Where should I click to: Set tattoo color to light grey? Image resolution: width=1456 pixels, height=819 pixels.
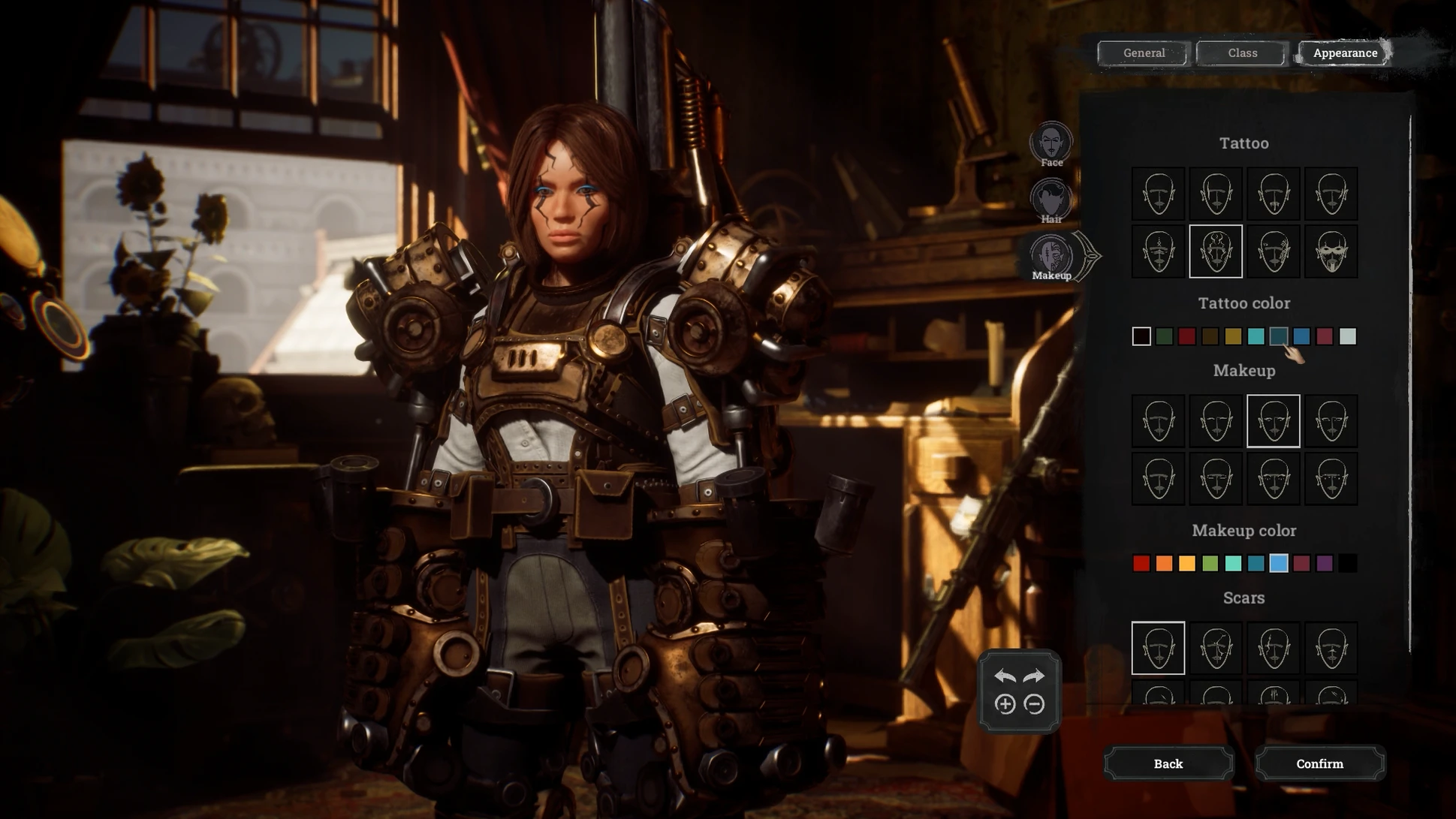click(1348, 336)
